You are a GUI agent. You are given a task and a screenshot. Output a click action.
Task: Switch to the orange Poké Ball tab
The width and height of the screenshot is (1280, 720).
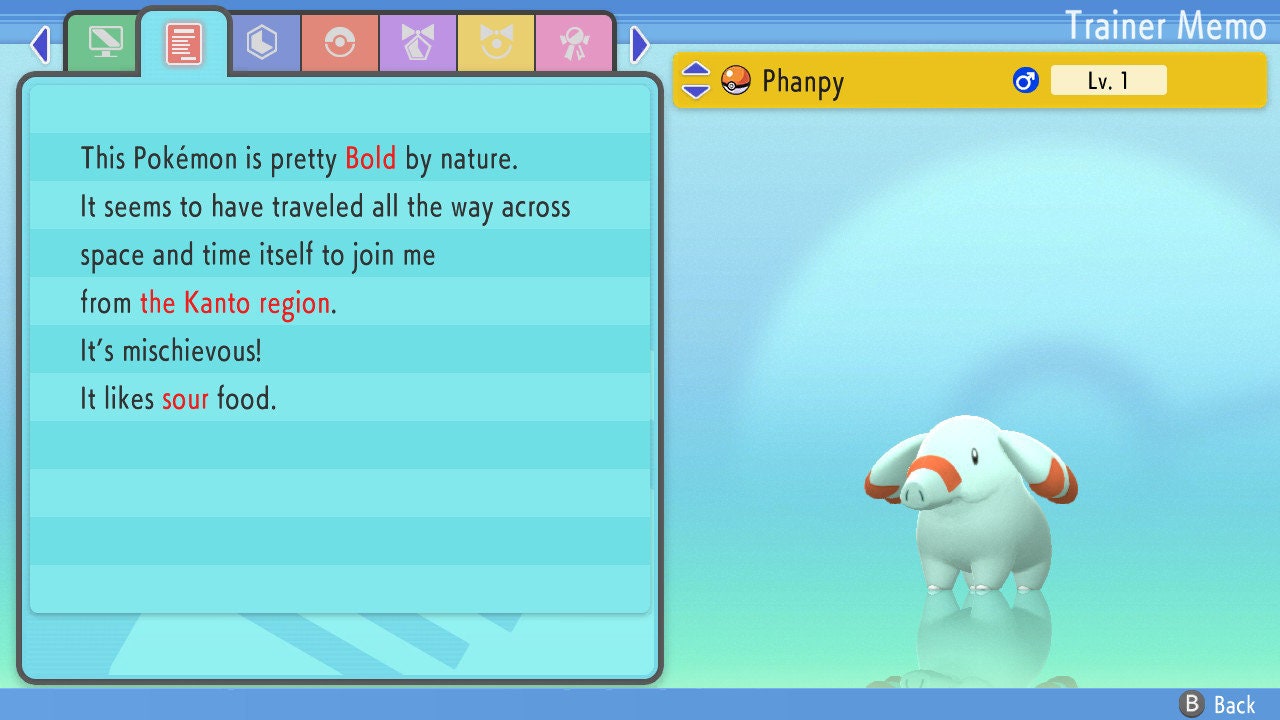tap(340, 43)
